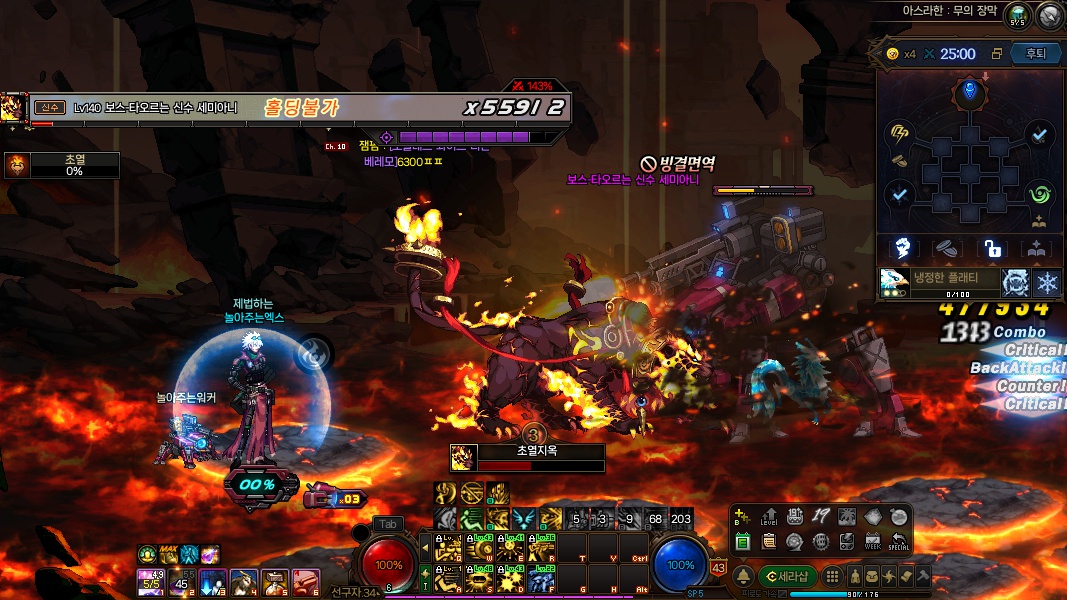
Task: Click the green swirl map node
Action: point(1040,193)
